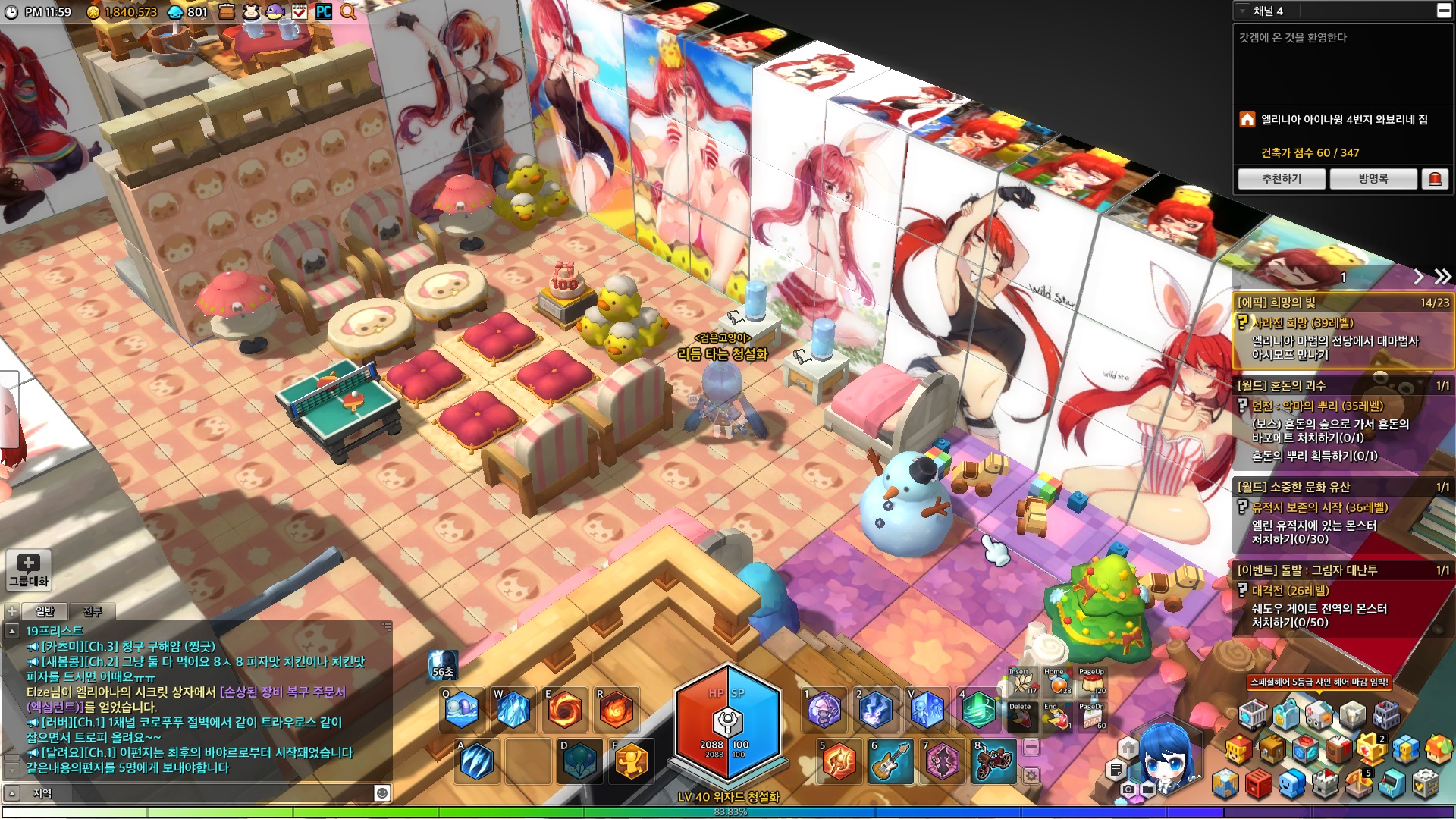Use the ice crystal skill on W
This screenshot has height=819, width=1456.
pyautogui.click(x=513, y=711)
